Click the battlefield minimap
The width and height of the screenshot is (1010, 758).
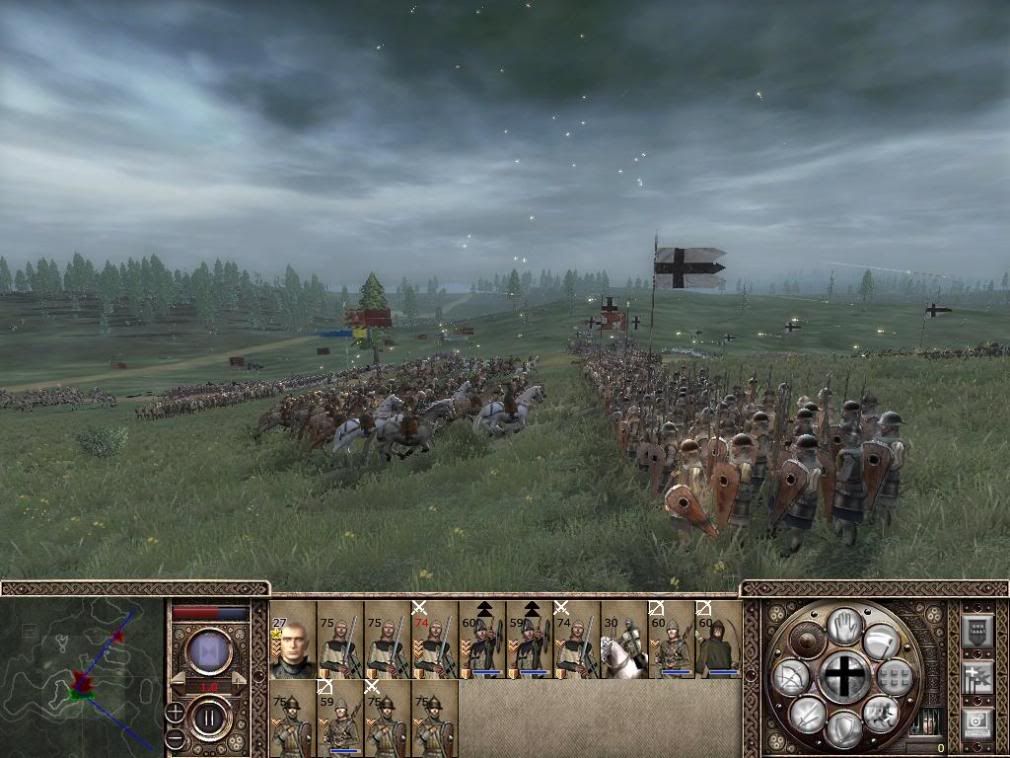82,675
